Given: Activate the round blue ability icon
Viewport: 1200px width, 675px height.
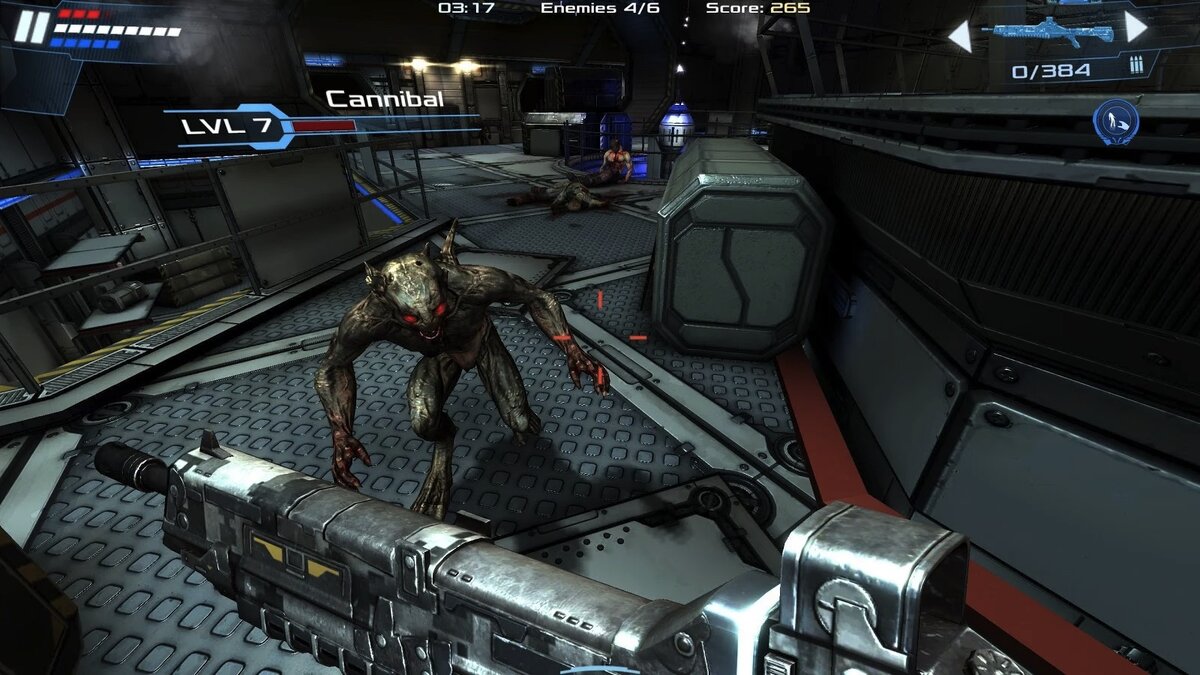Looking at the screenshot, I should point(1116,121).
